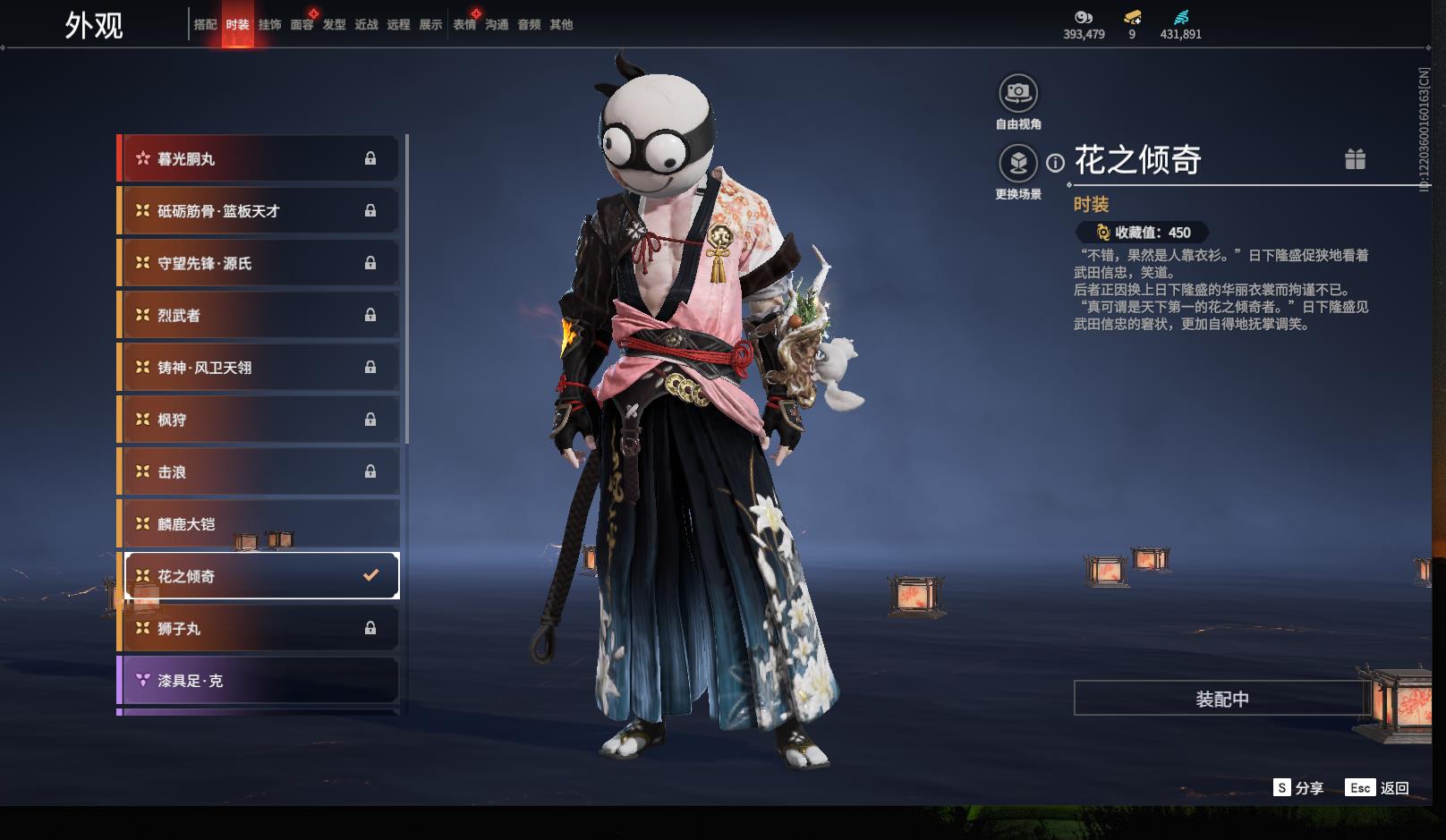This screenshot has height=840, width=1446.
Task: Click the 装配中 equip button
Action: [1221, 699]
